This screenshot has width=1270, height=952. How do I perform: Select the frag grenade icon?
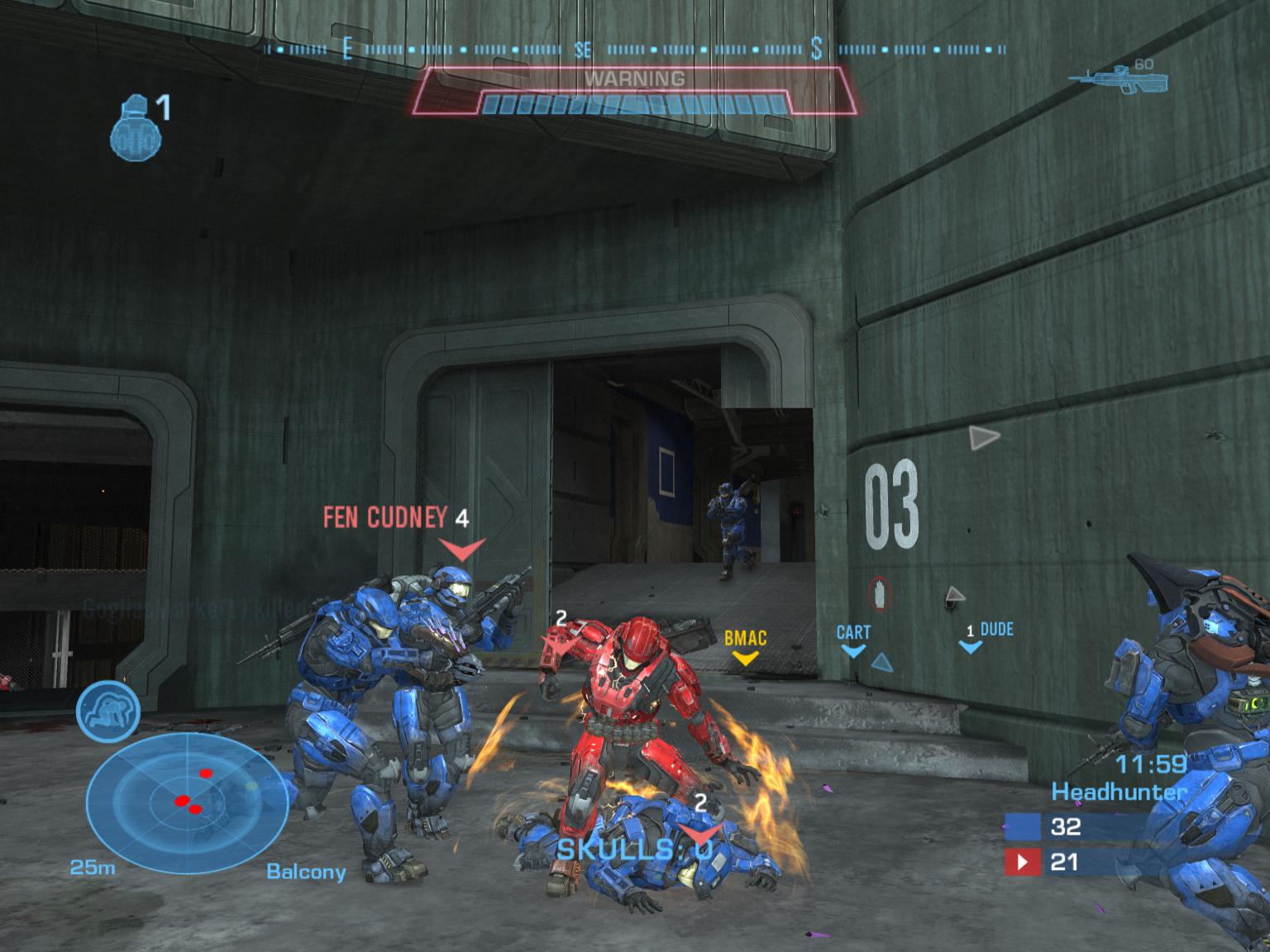[135, 127]
